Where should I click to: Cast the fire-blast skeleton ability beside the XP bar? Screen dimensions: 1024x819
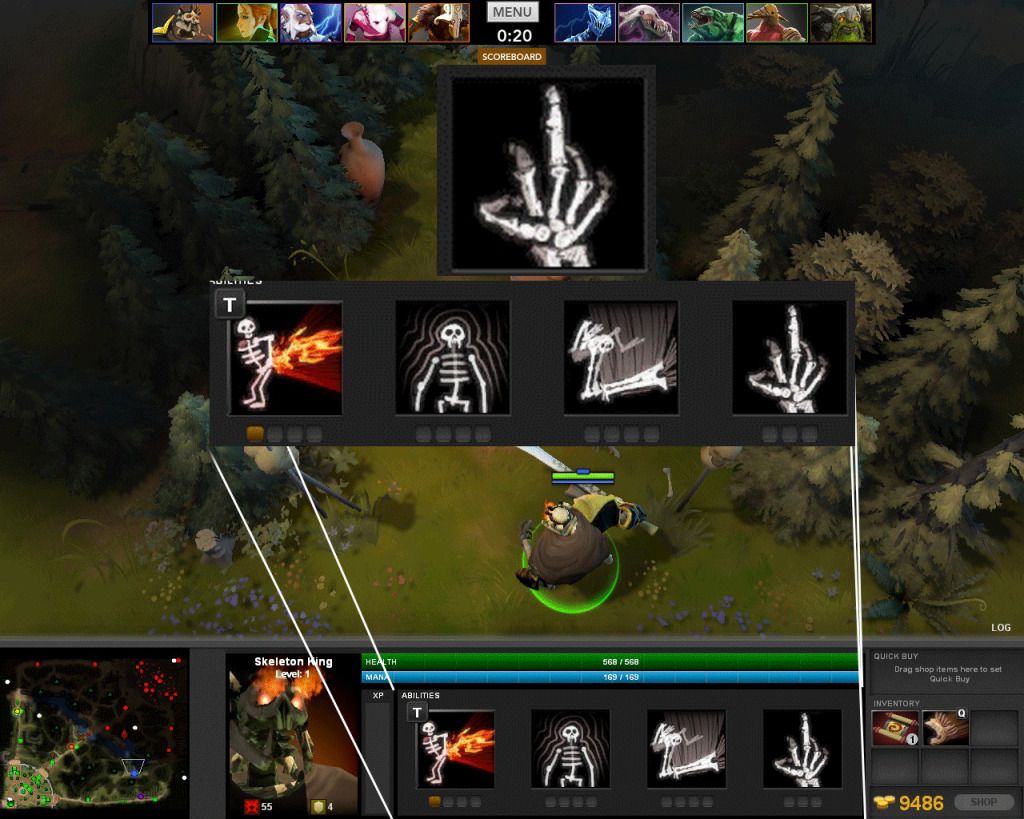click(455, 748)
